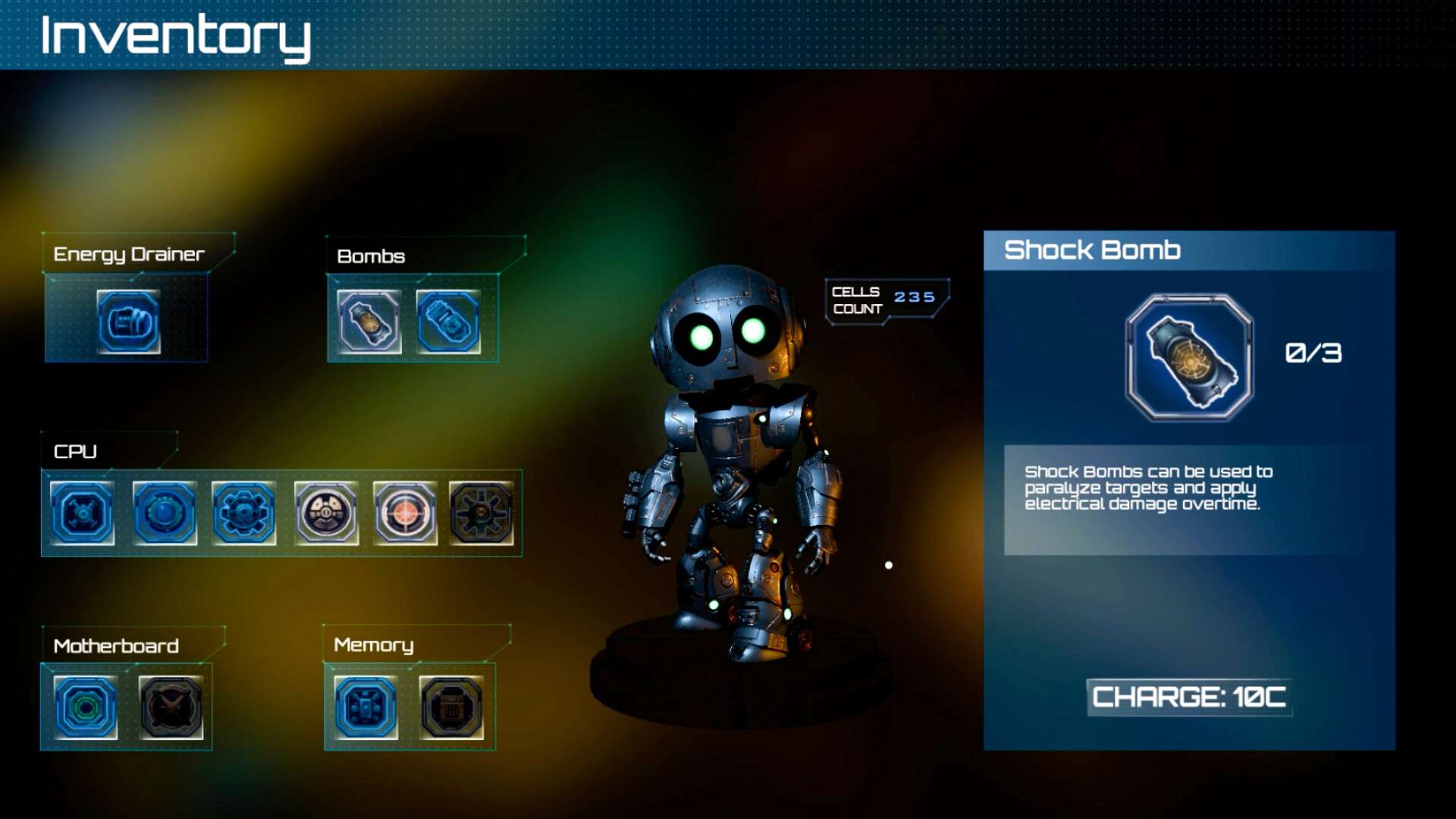Charge the Shock Bomb for 10C
The width and height of the screenshot is (1456, 819).
click(x=1188, y=697)
